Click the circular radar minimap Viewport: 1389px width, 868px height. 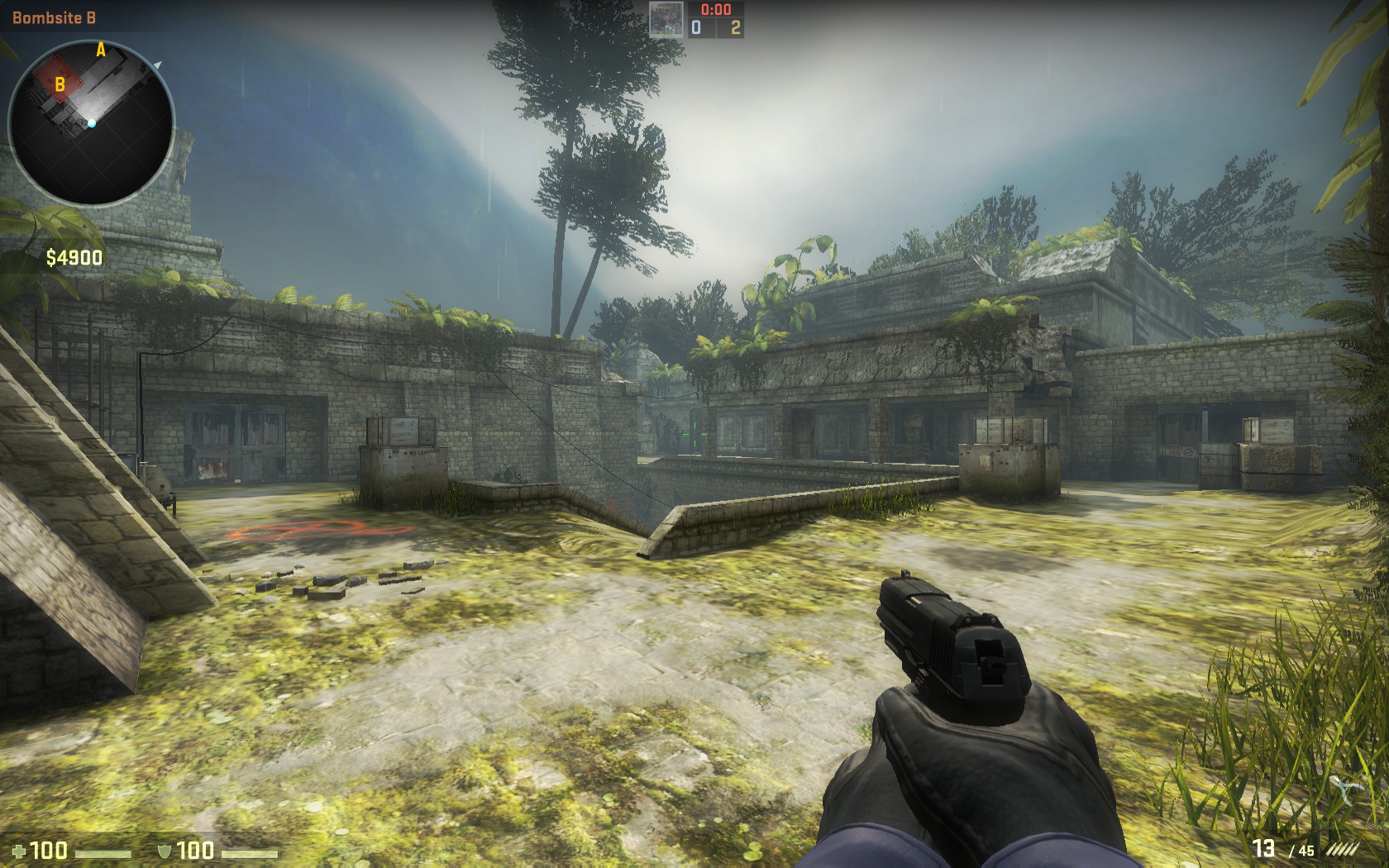pyautogui.click(x=91, y=122)
